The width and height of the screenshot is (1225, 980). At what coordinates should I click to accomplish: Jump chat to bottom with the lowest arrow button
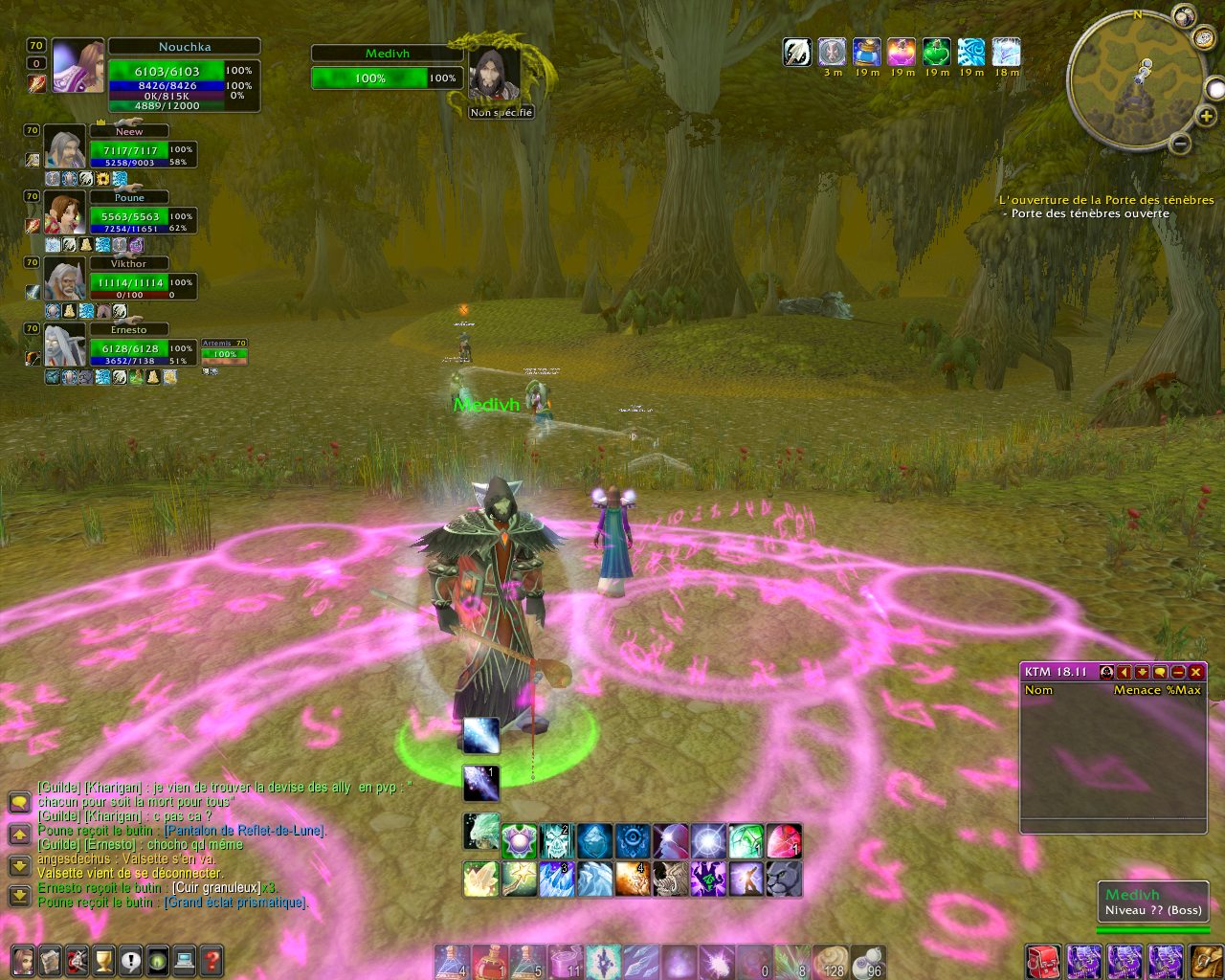point(18,897)
